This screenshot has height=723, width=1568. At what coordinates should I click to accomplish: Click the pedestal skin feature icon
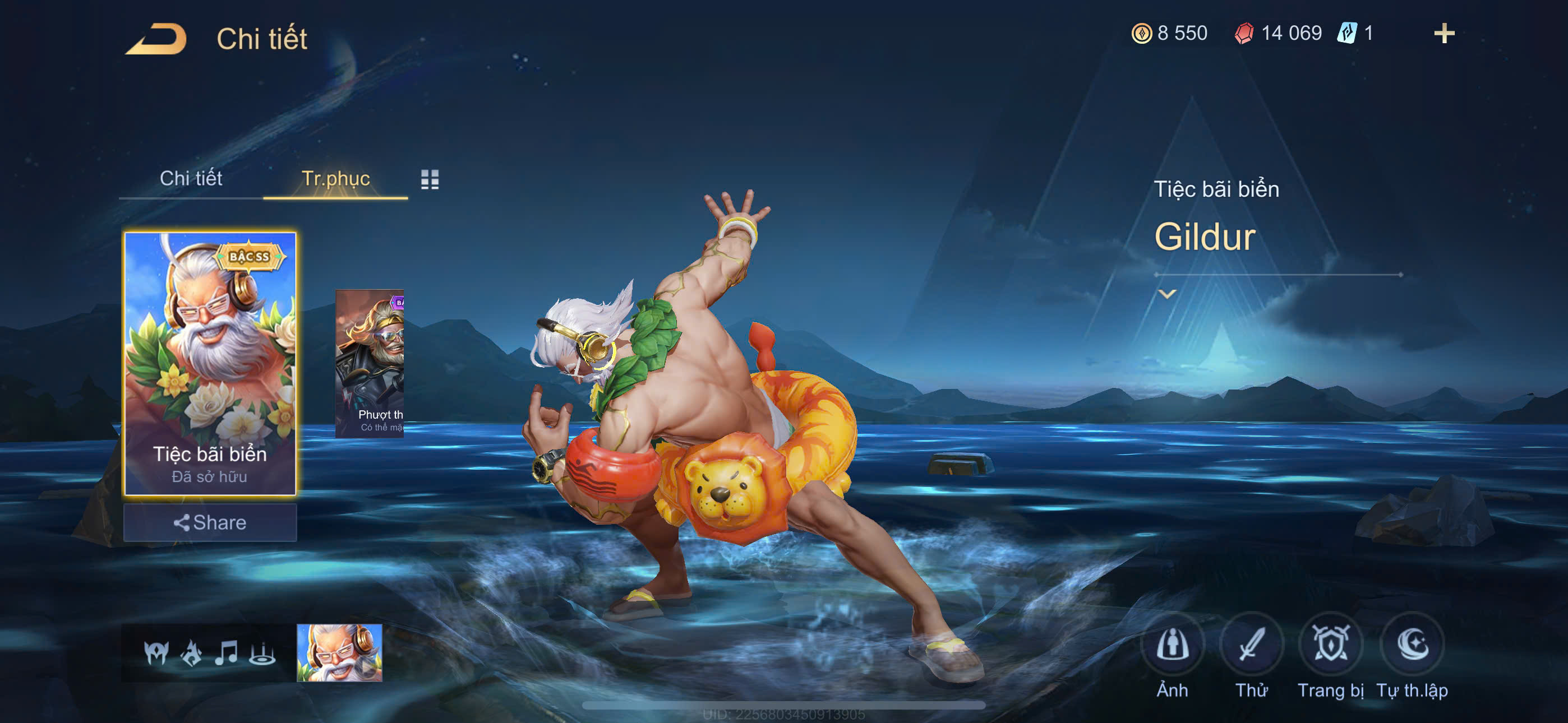pos(262,653)
